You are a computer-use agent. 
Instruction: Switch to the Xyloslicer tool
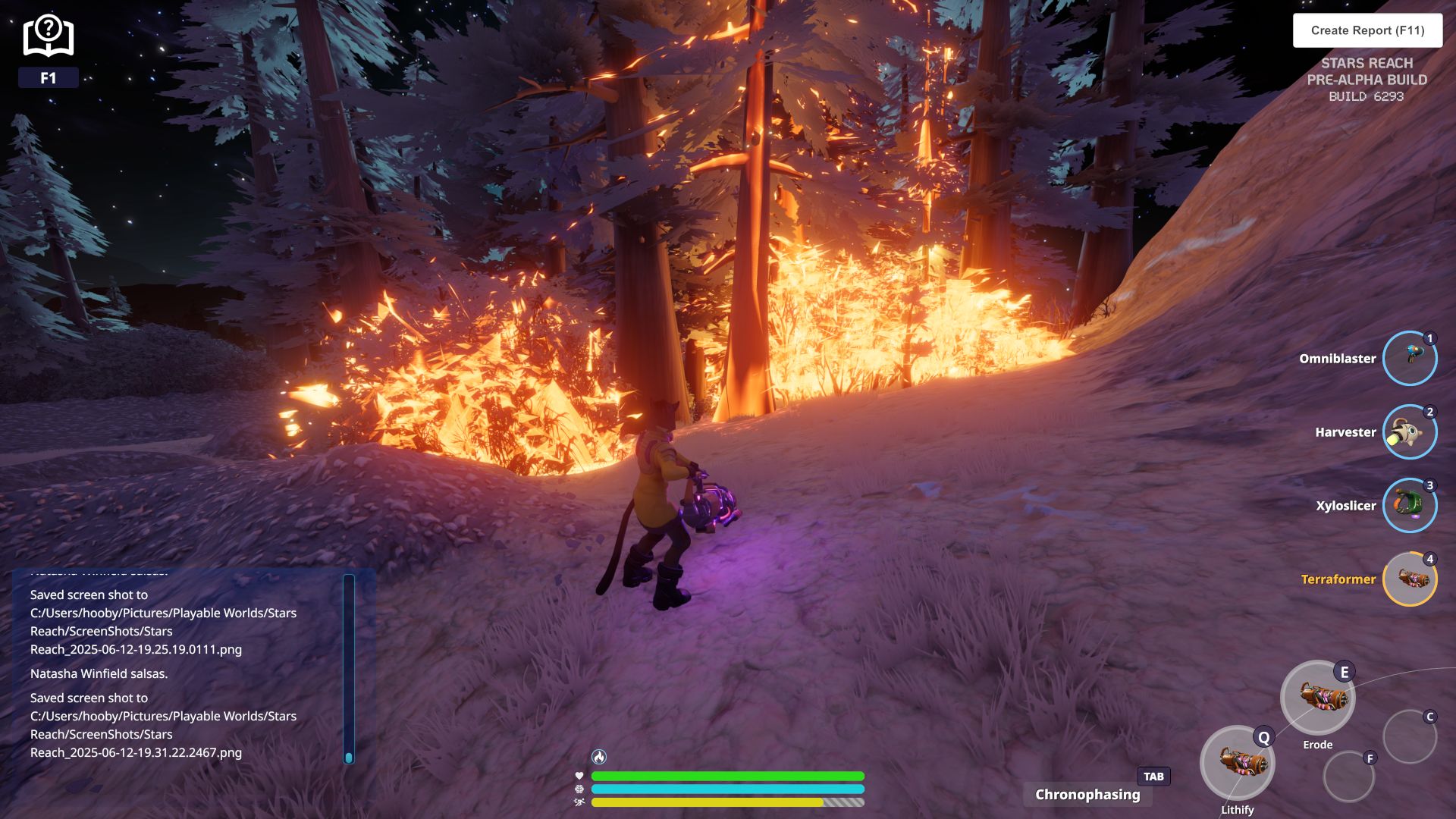click(x=1409, y=506)
